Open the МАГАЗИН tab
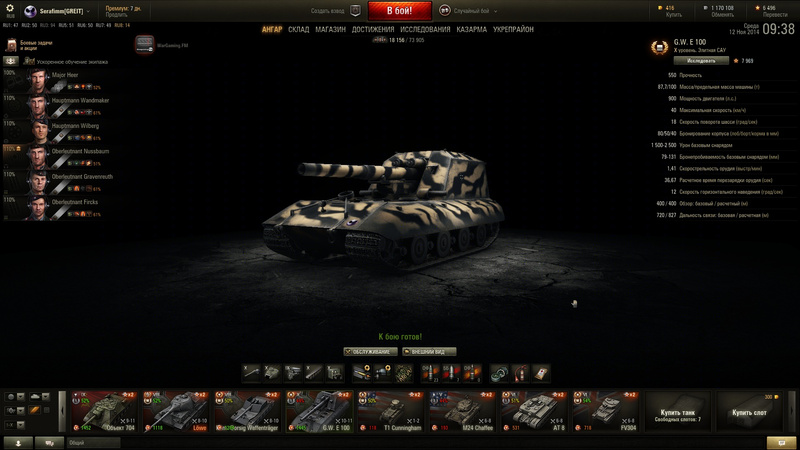 click(330, 30)
